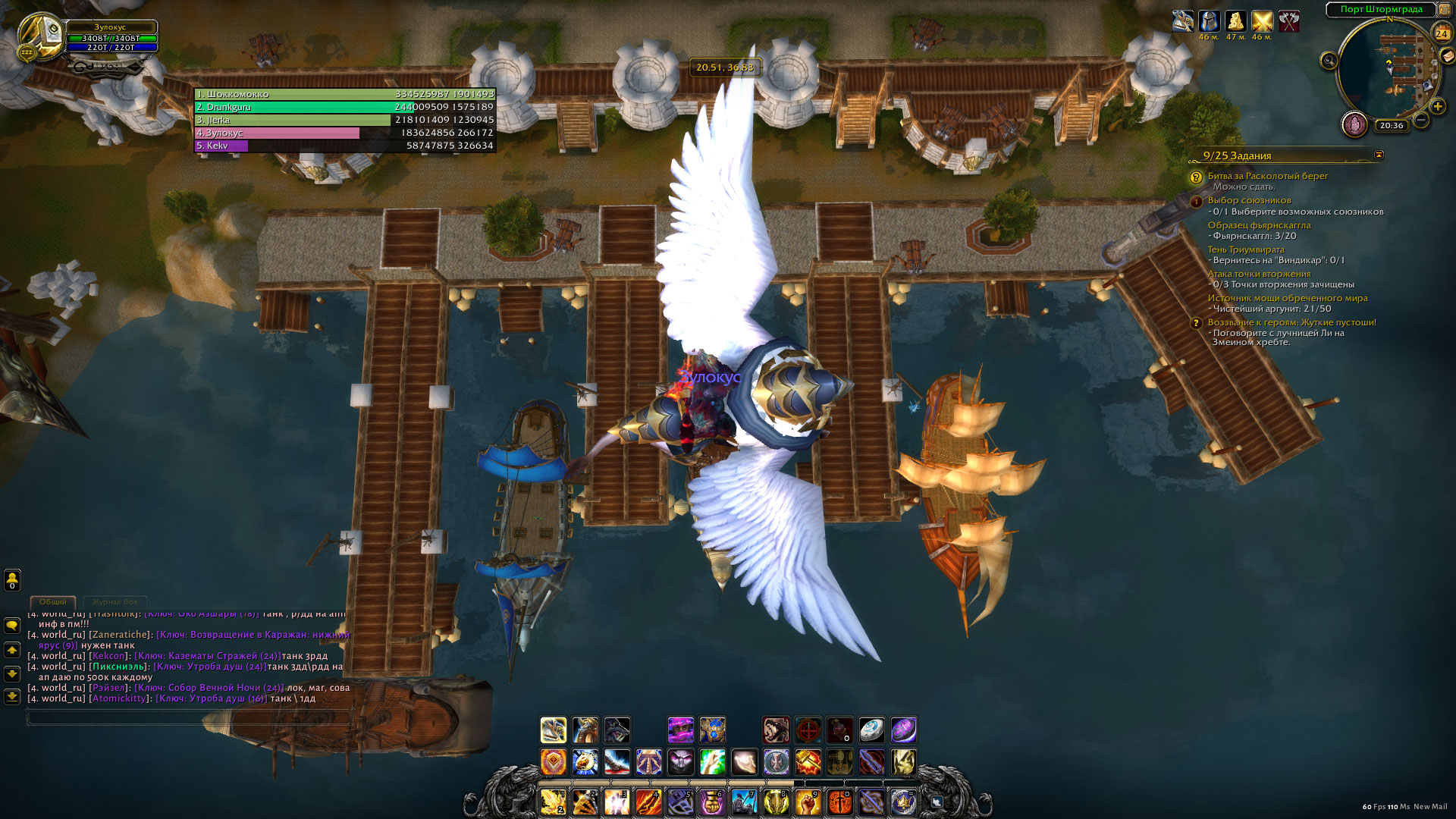Image resolution: width=1456 pixels, height=819 pixels.
Task: Click the minimap zoom-out minus button
Action: 1422,120
